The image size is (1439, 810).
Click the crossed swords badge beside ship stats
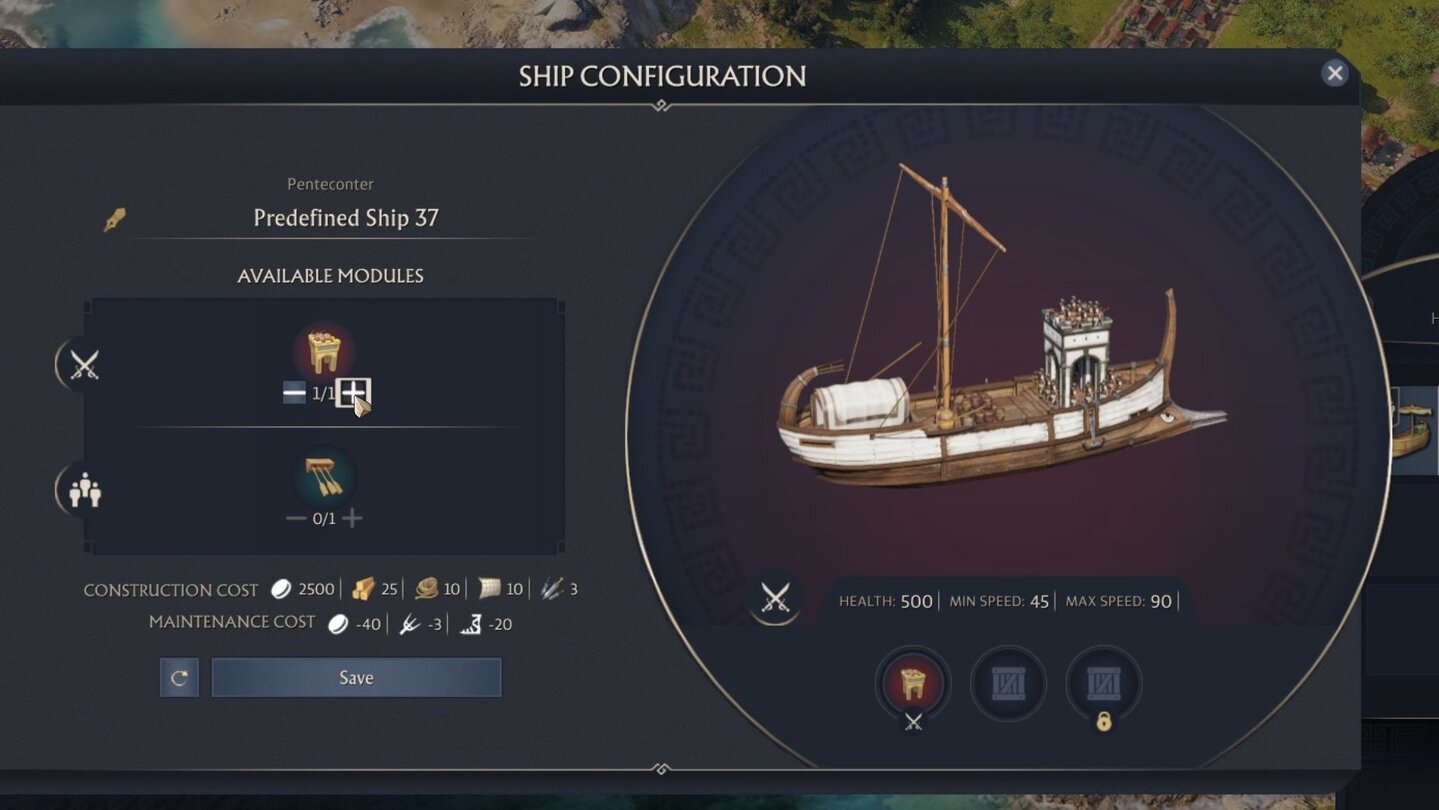pyautogui.click(x=775, y=598)
